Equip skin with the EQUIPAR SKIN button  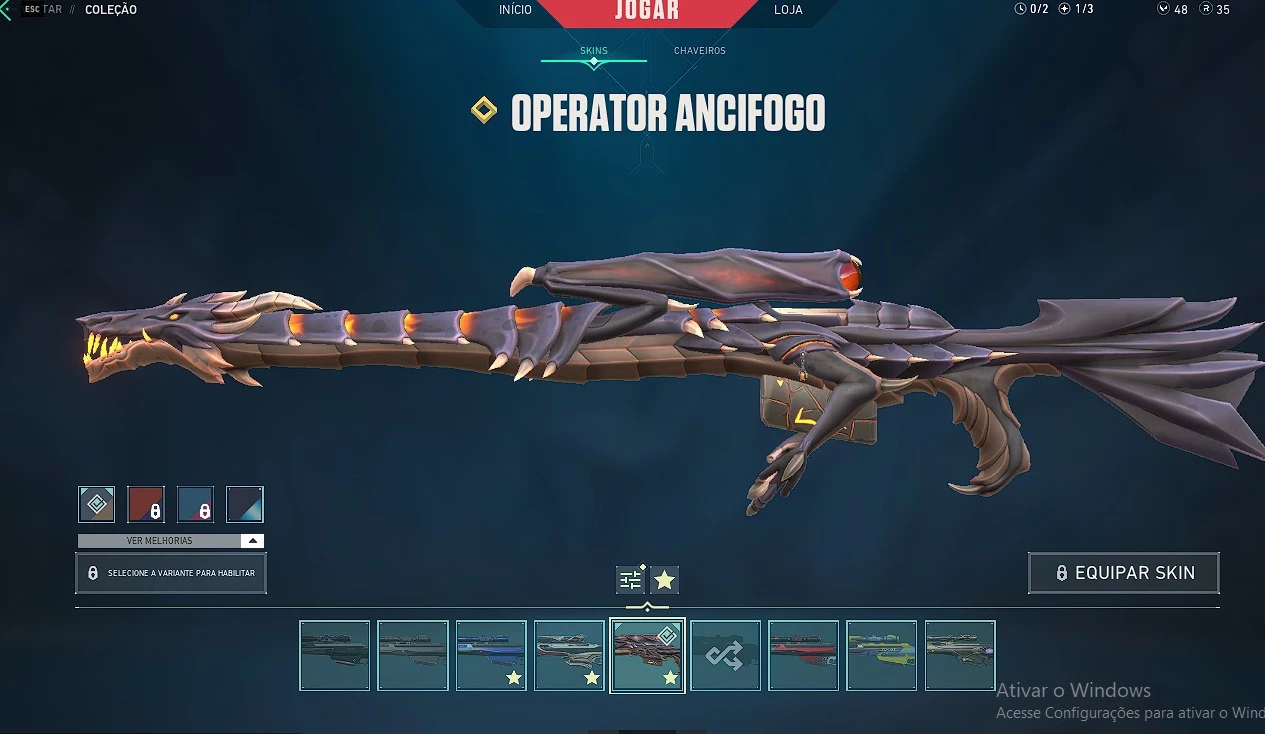tap(1123, 573)
